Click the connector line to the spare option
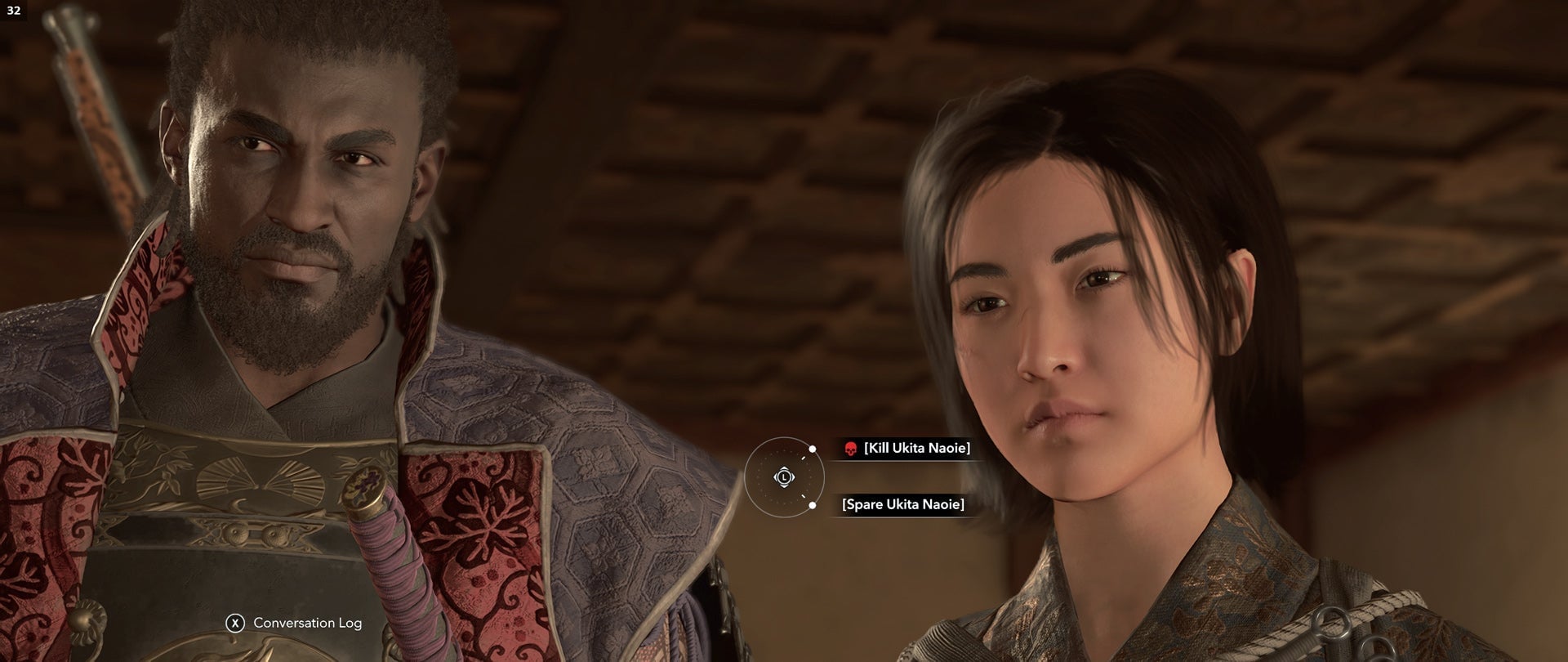Viewport: 1568px width, 662px height. (x=804, y=496)
